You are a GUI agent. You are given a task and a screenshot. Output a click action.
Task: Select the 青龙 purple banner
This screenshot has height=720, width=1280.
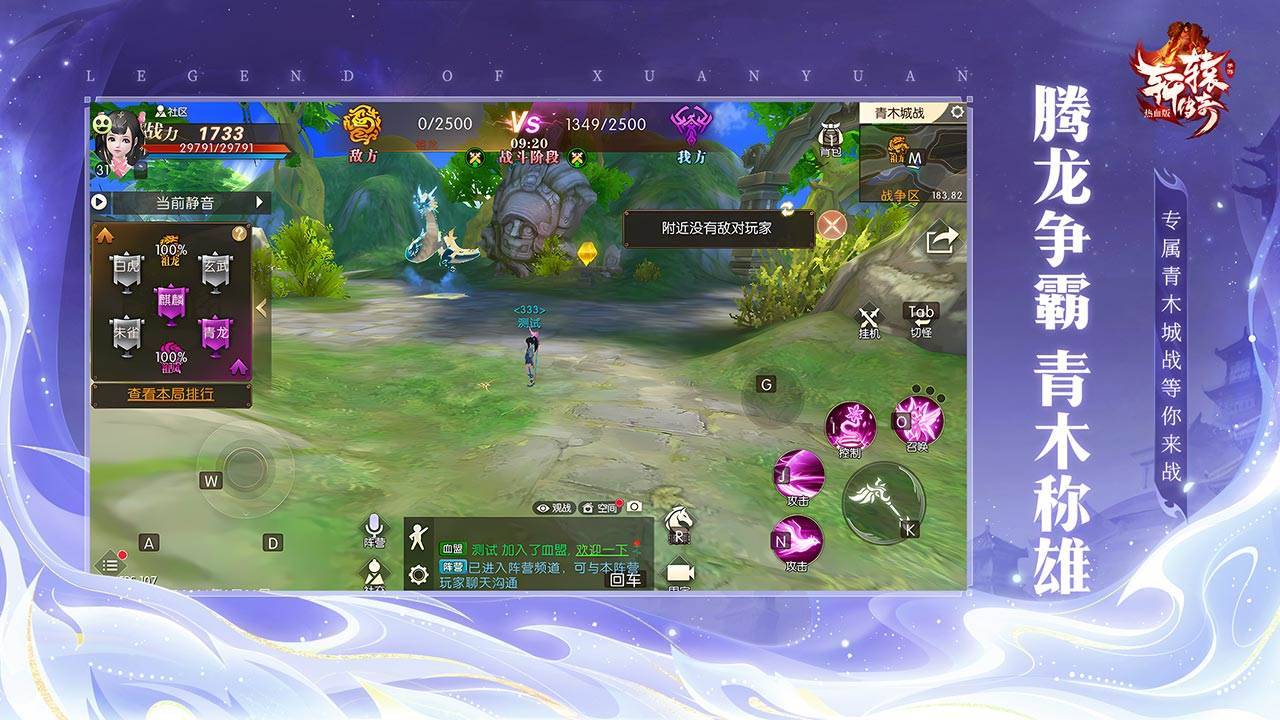click(215, 337)
